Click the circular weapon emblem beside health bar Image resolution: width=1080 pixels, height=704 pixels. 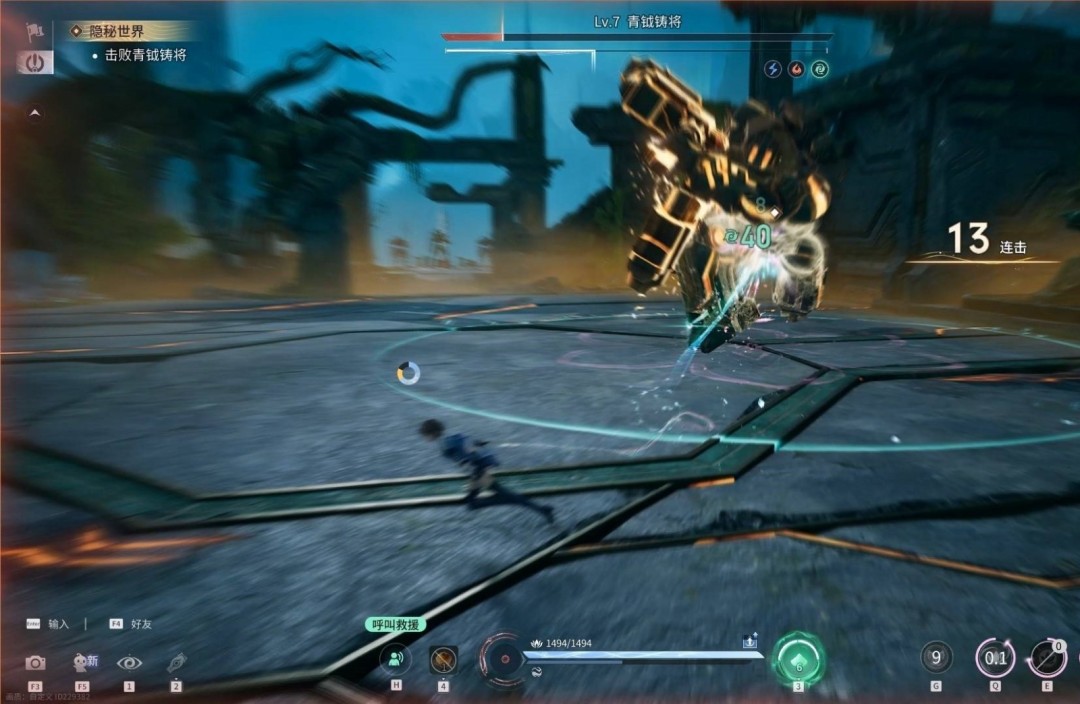coord(504,659)
